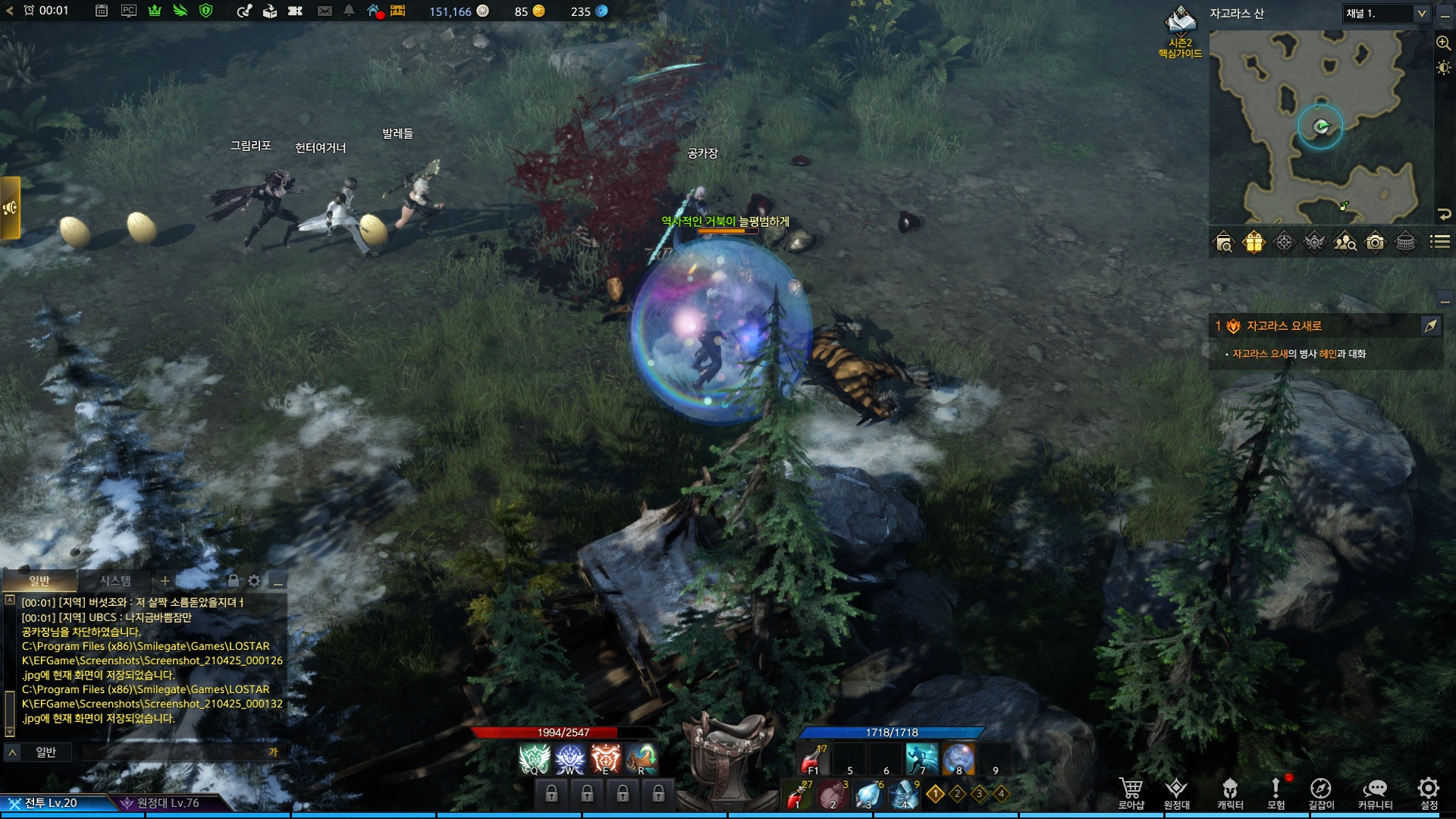The image size is (1456, 819).
Task: Open the 길잡이 guide menu
Action: point(1320,793)
